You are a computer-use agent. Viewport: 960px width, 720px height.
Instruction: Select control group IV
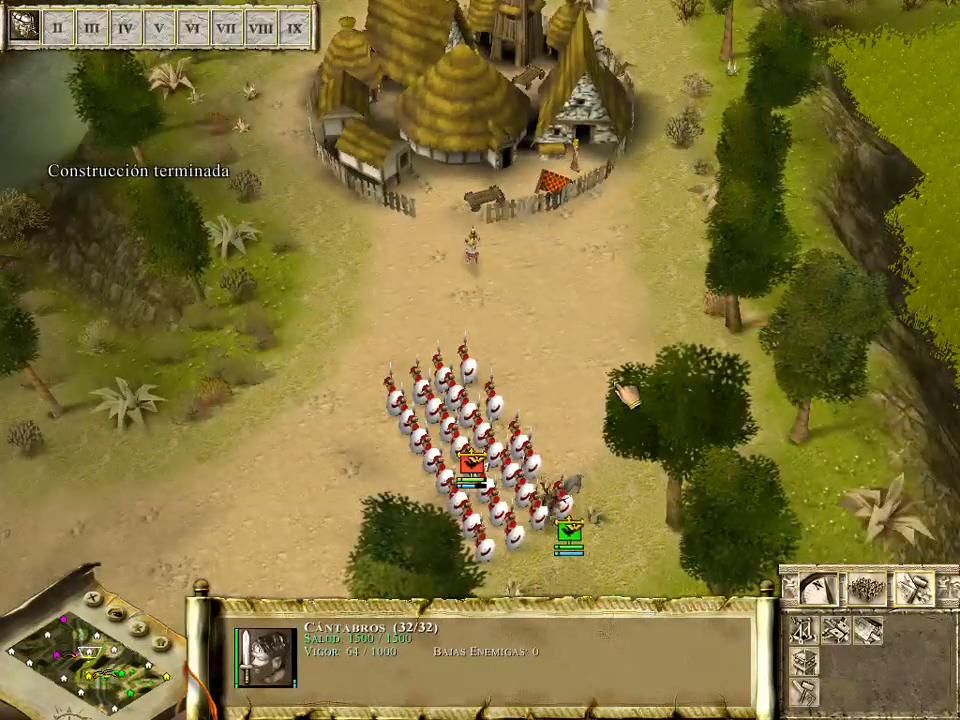(x=125, y=27)
